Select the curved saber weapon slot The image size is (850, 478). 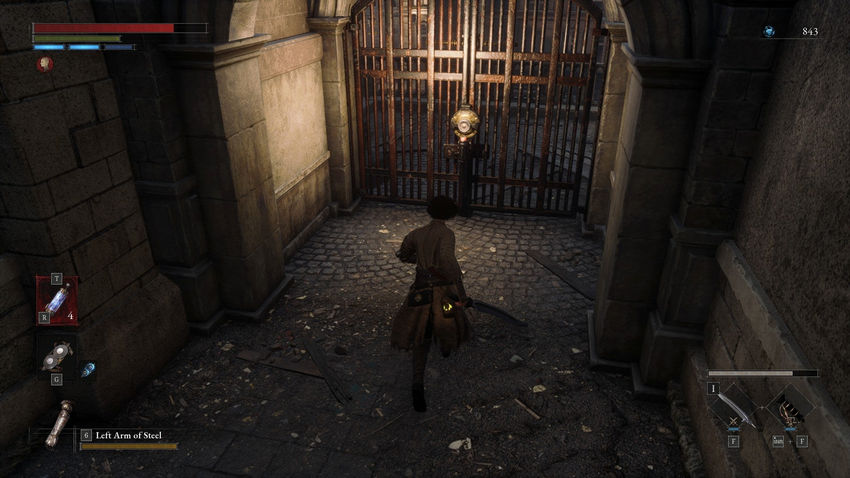737,406
